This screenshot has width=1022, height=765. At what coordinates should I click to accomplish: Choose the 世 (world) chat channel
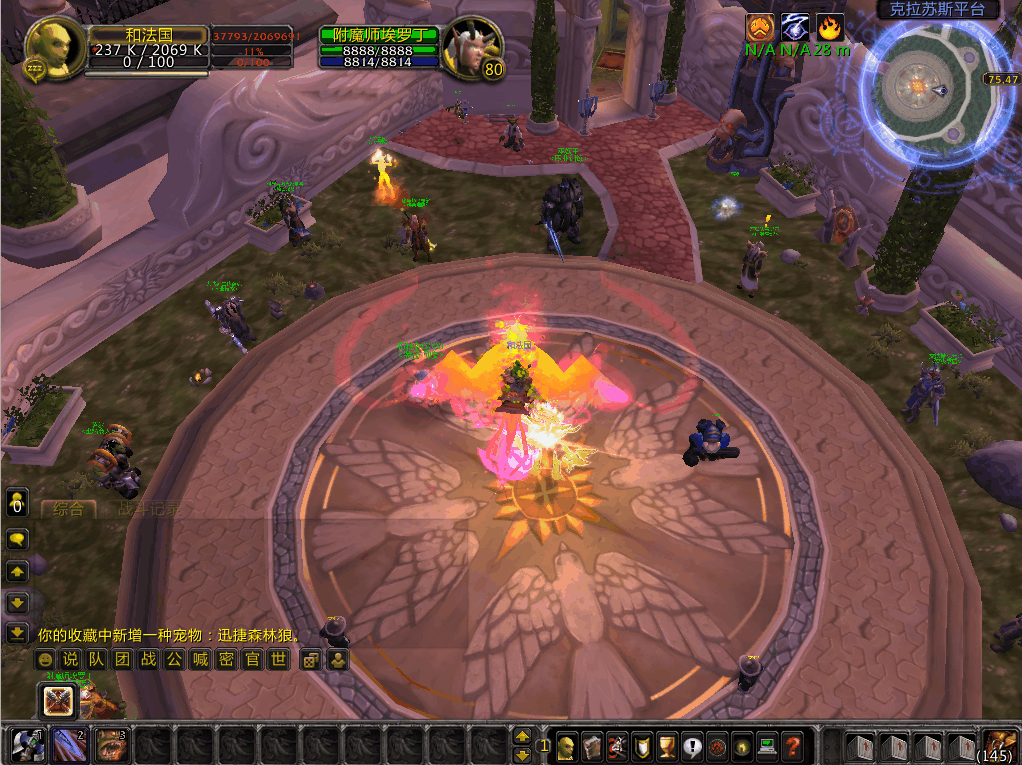click(278, 659)
